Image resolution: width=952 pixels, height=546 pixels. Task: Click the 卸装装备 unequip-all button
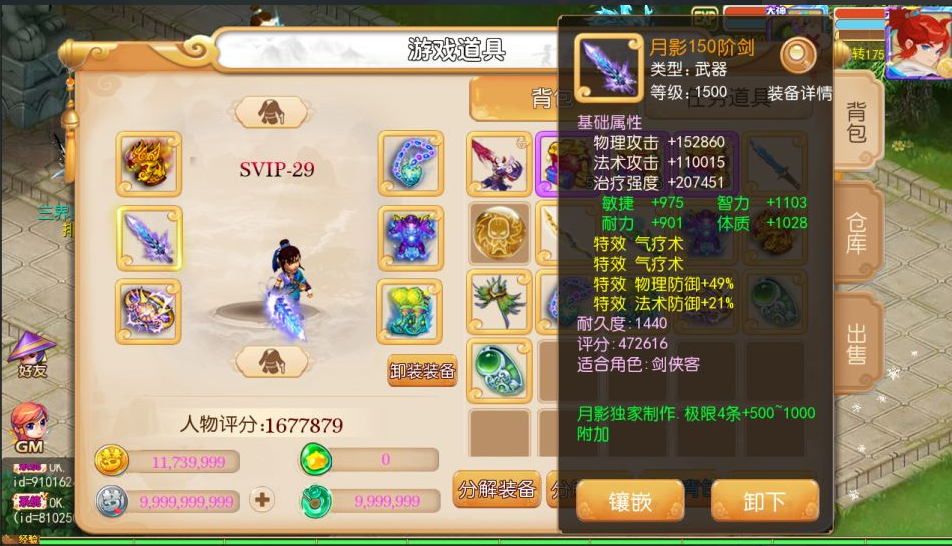[x=422, y=370]
